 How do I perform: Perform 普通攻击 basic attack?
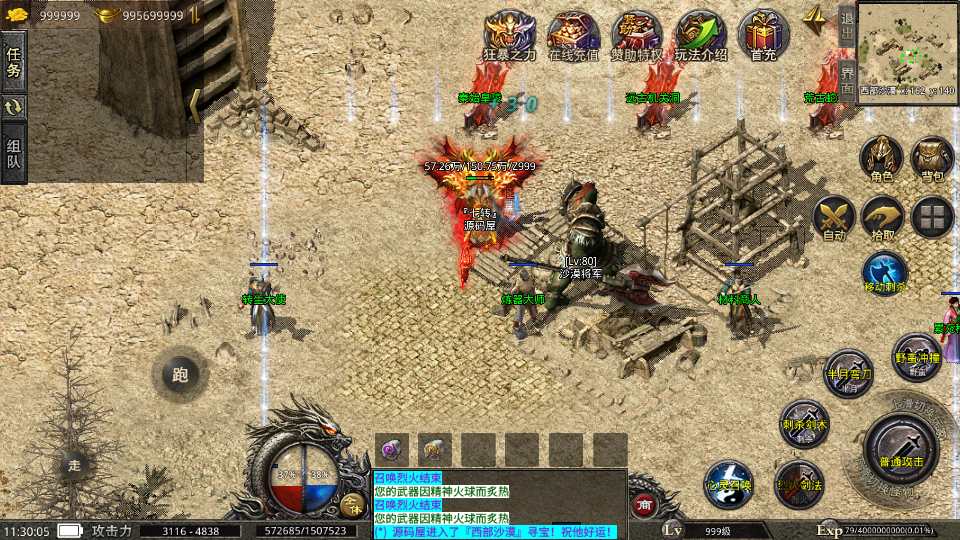pos(900,447)
